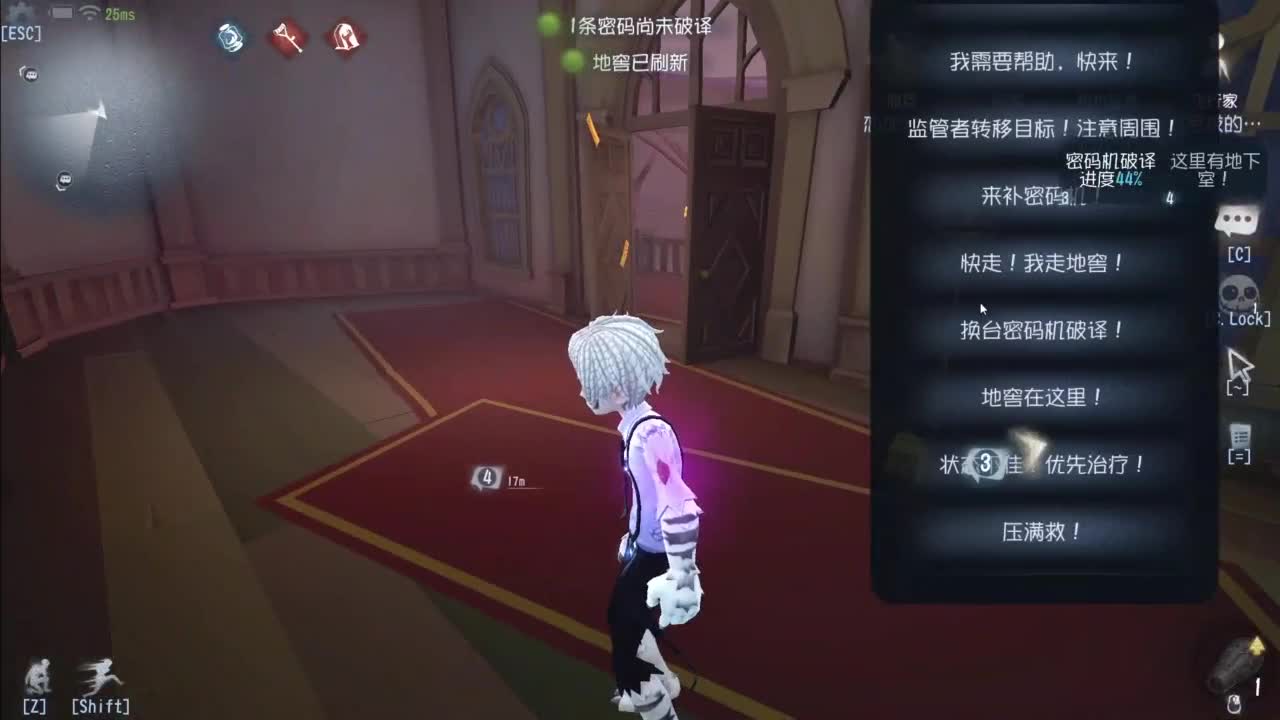1280x720 pixels.
Task: Select quick message 快走！我走地窖！
Action: pos(1043,263)
